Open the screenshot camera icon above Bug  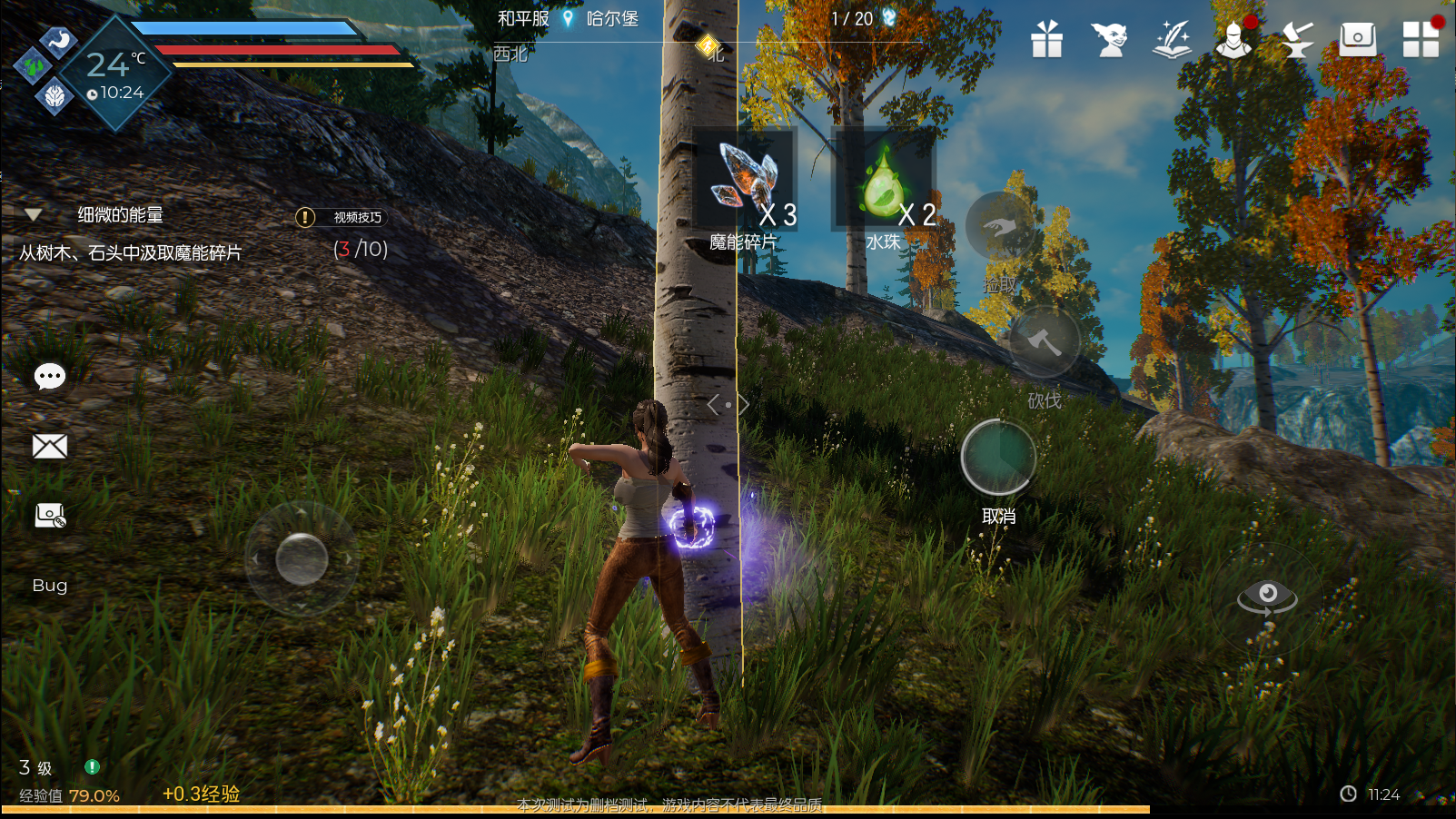point(50,517)
